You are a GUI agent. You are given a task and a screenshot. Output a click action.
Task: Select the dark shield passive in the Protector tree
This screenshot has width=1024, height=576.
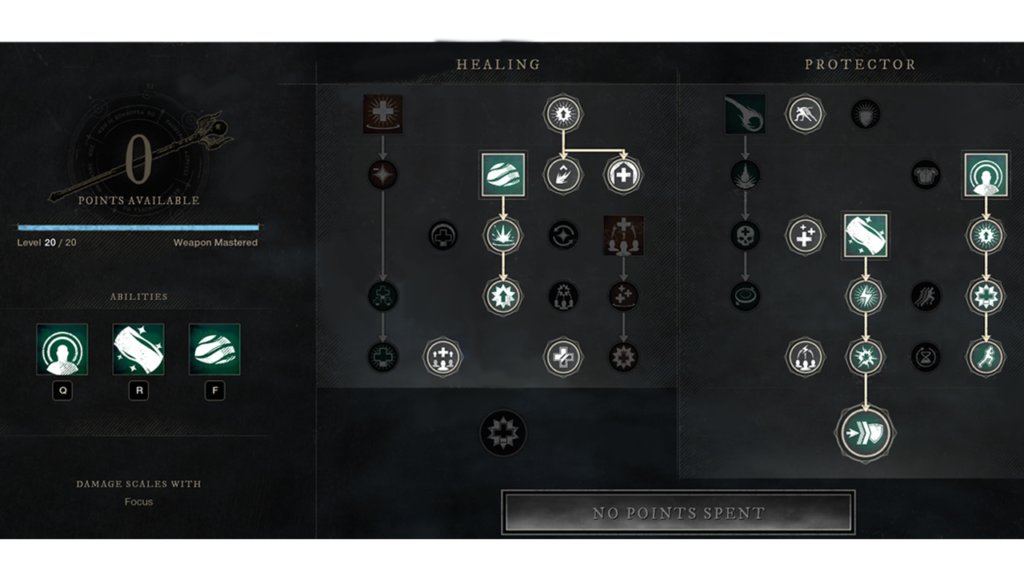[x=865, y=114]
